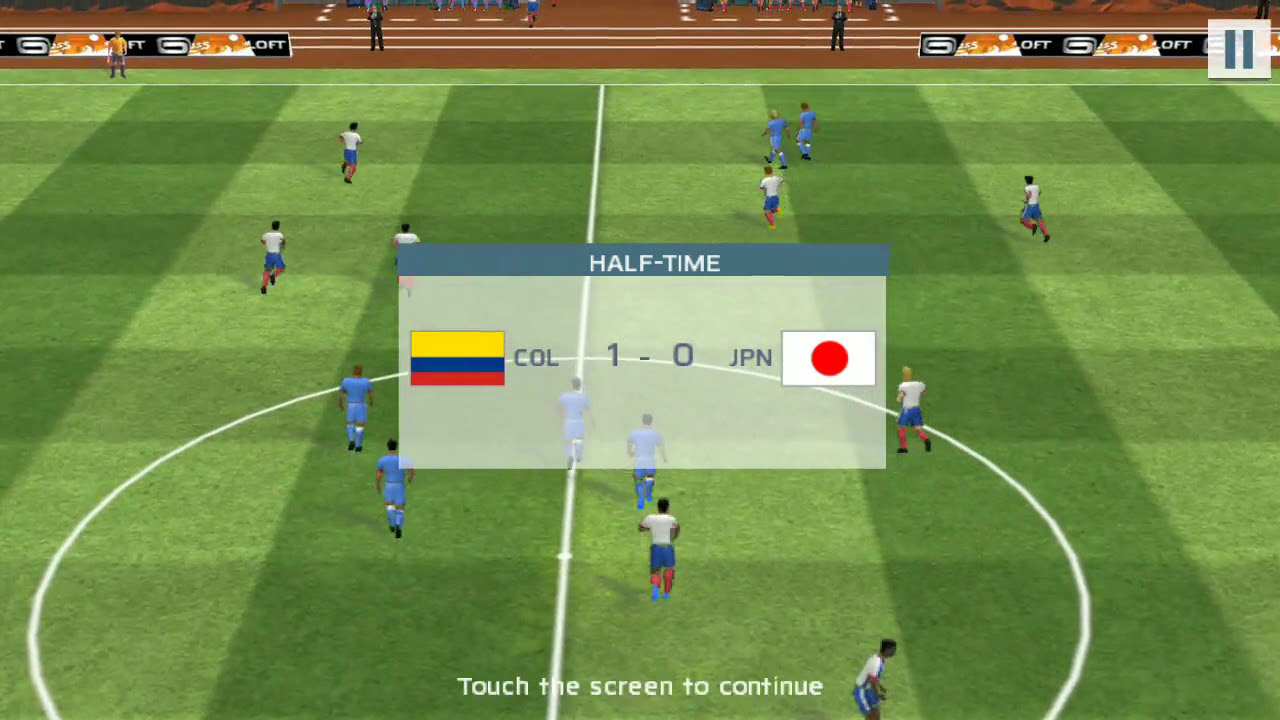Click the JPN team abbreviation
The height and width of the screenshot is (720, 1280).
click(x=751, y=357)
